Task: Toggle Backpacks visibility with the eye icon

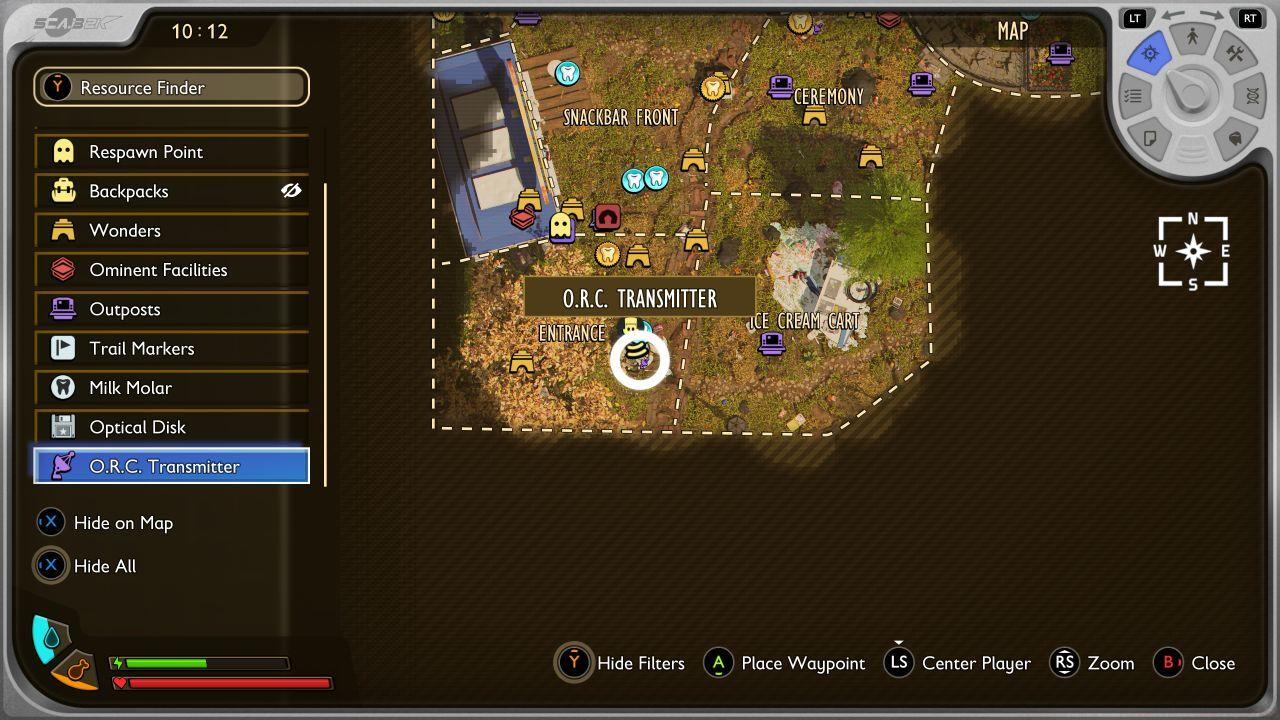Action: 292,189
